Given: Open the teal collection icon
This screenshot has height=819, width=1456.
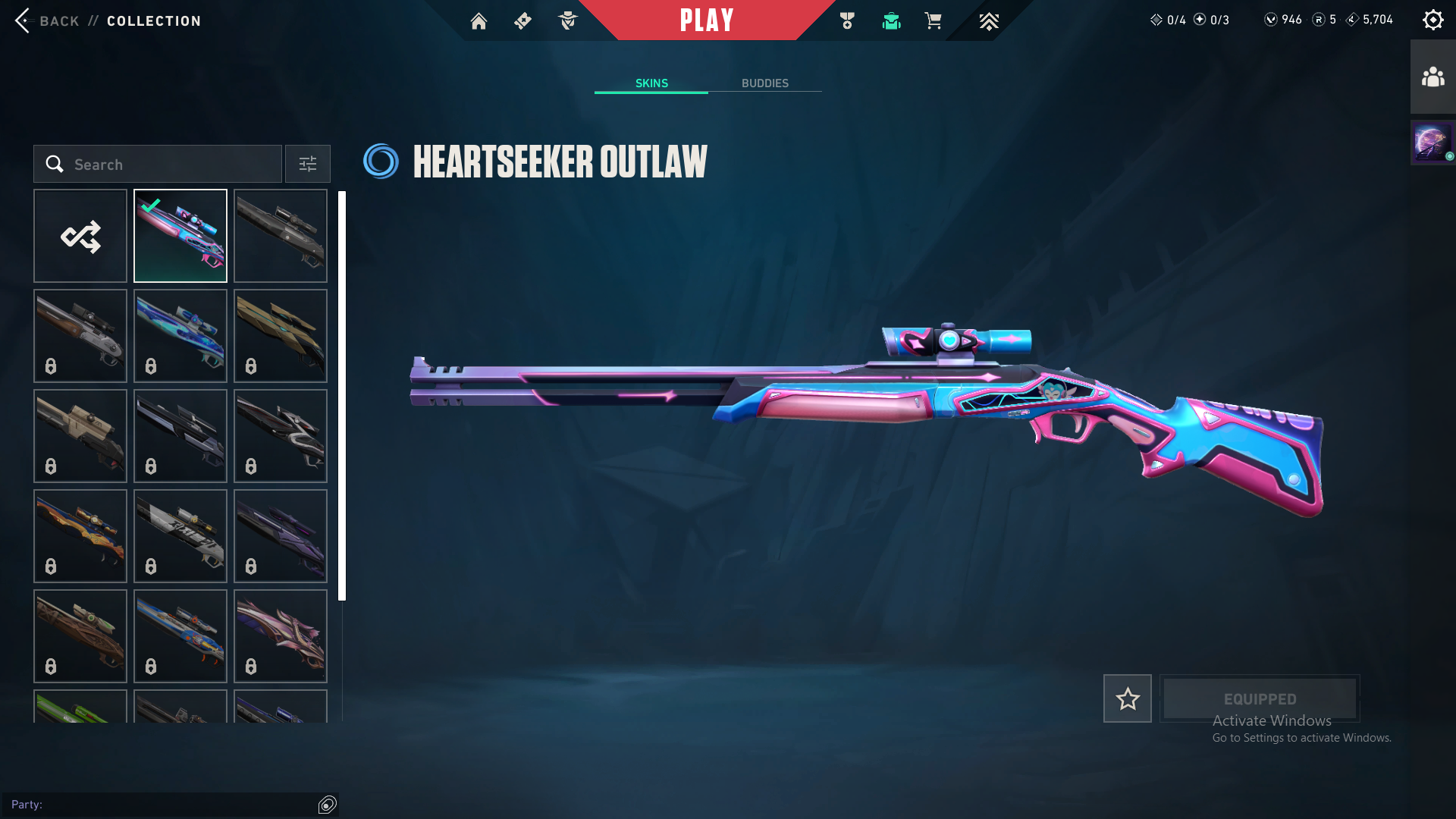Looking at the screenshot, I should click(x=891, y=20).
